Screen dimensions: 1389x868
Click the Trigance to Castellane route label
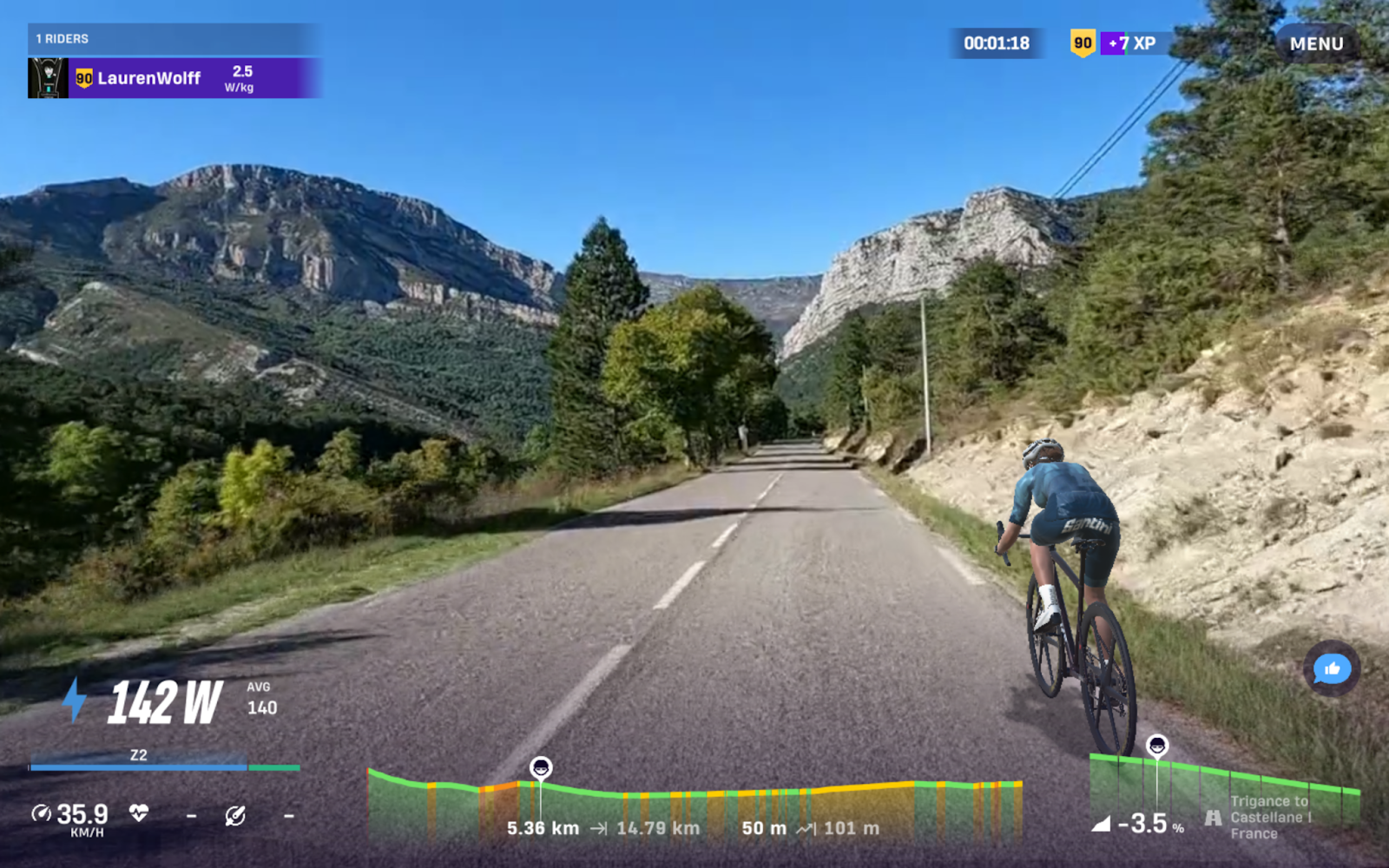[1270, 816]
